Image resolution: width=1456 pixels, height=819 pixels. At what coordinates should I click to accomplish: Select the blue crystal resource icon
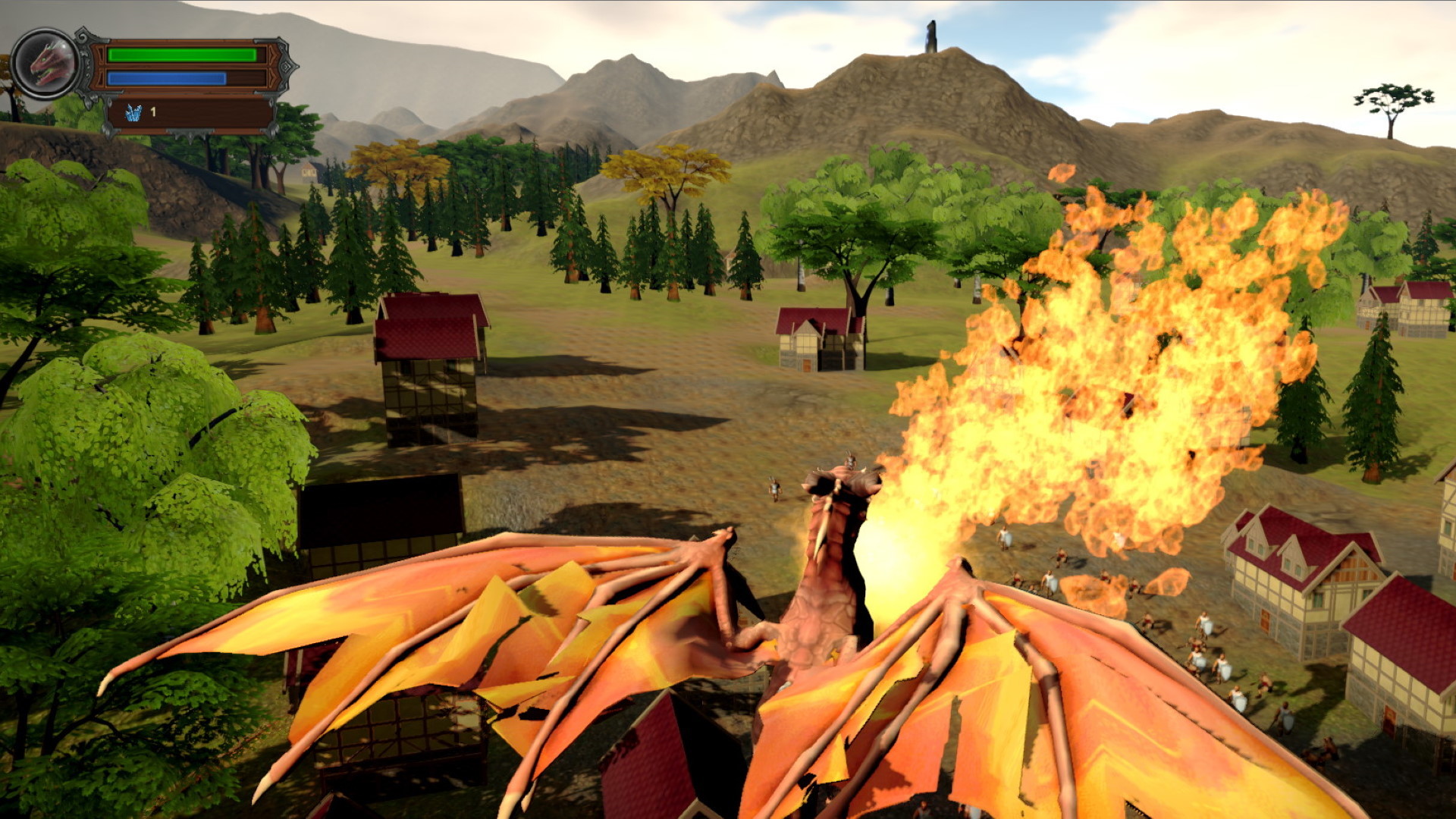(133, 112)
